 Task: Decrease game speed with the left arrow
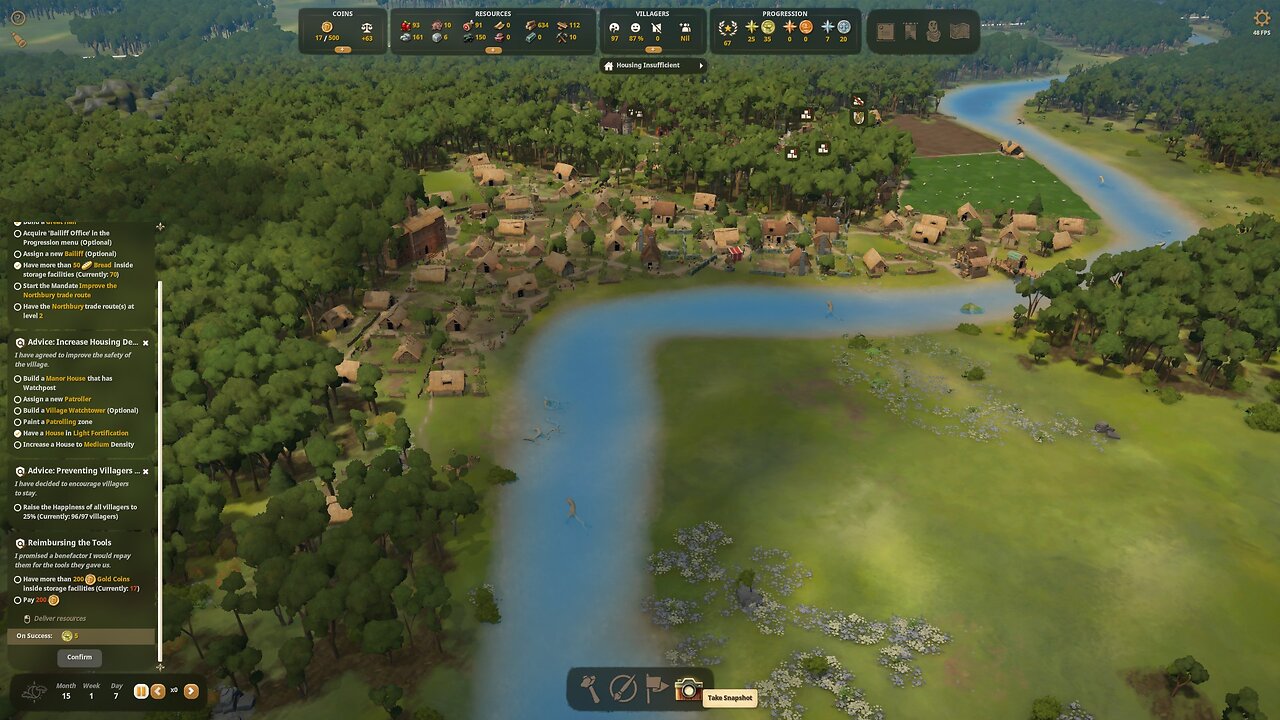pyautogui.click(x=158, y=691)
